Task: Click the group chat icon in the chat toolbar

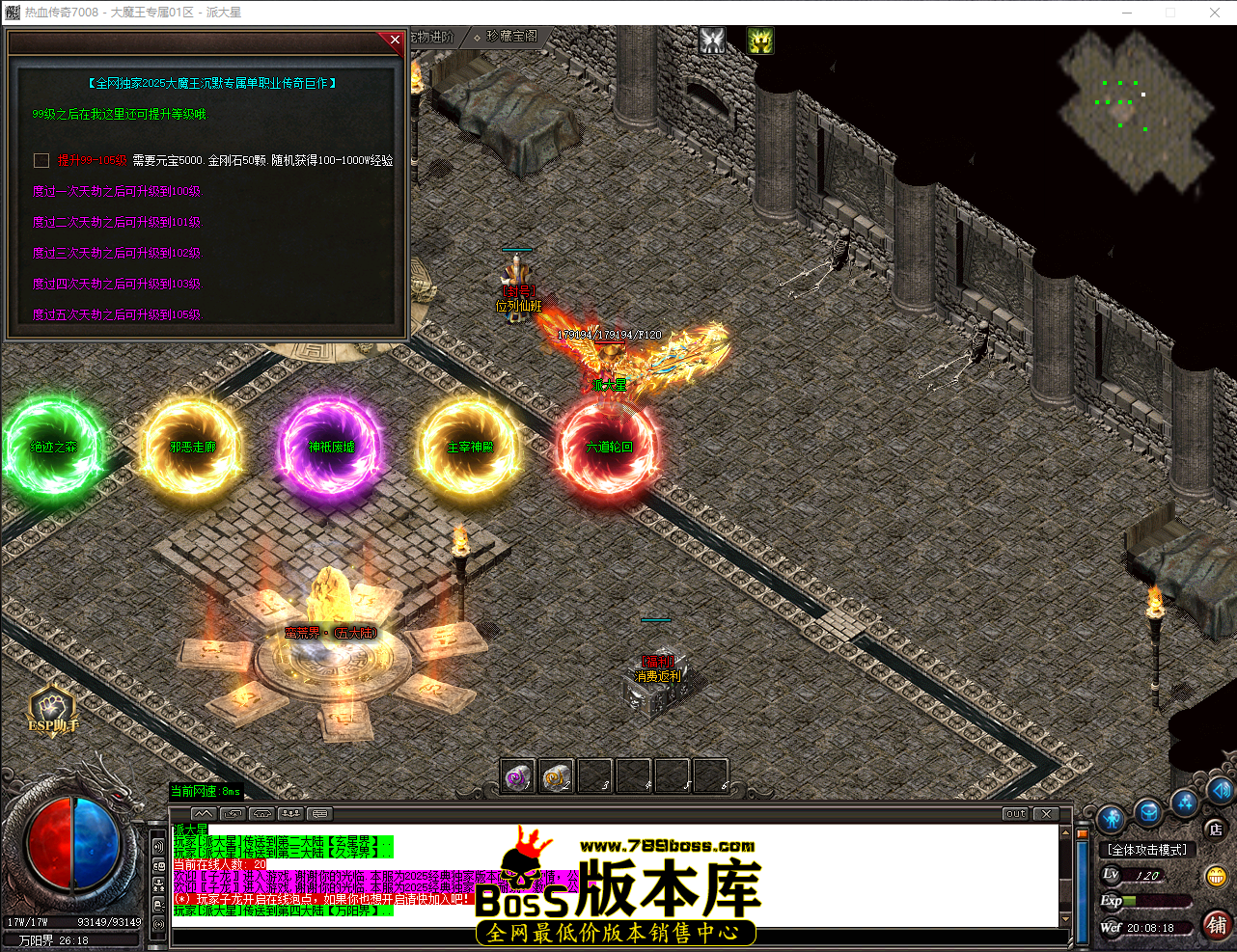Action: (289, 813)
